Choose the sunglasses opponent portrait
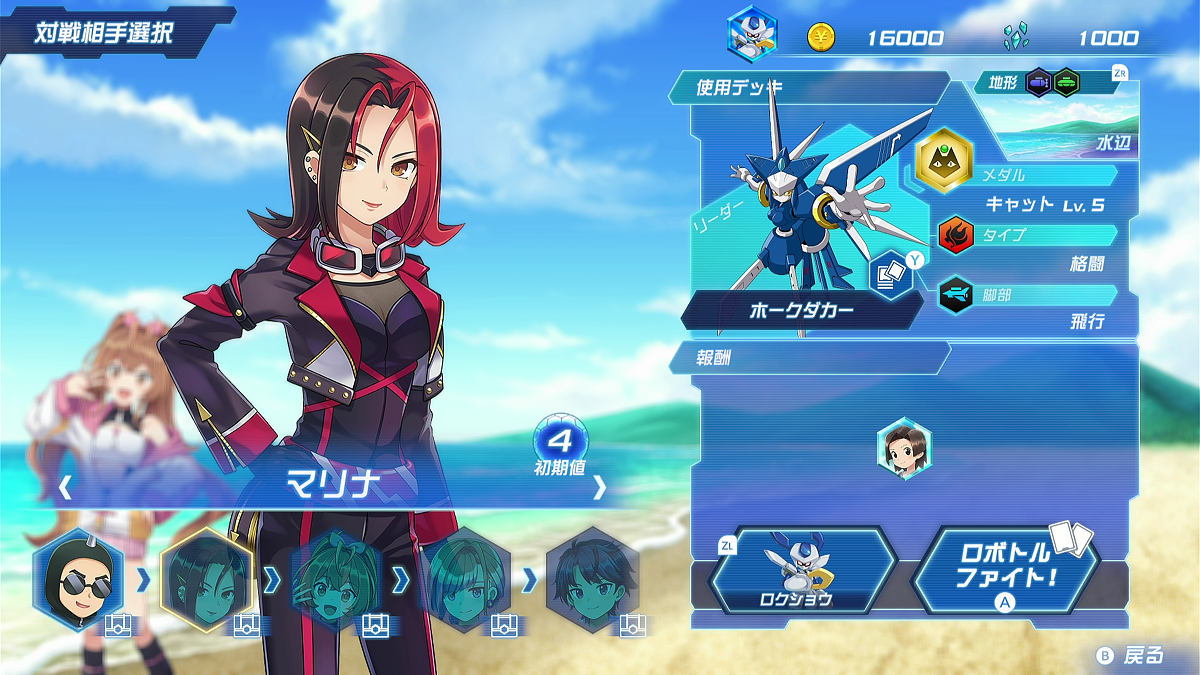This screenshot has height=675, width=1200. click(77, 579)
